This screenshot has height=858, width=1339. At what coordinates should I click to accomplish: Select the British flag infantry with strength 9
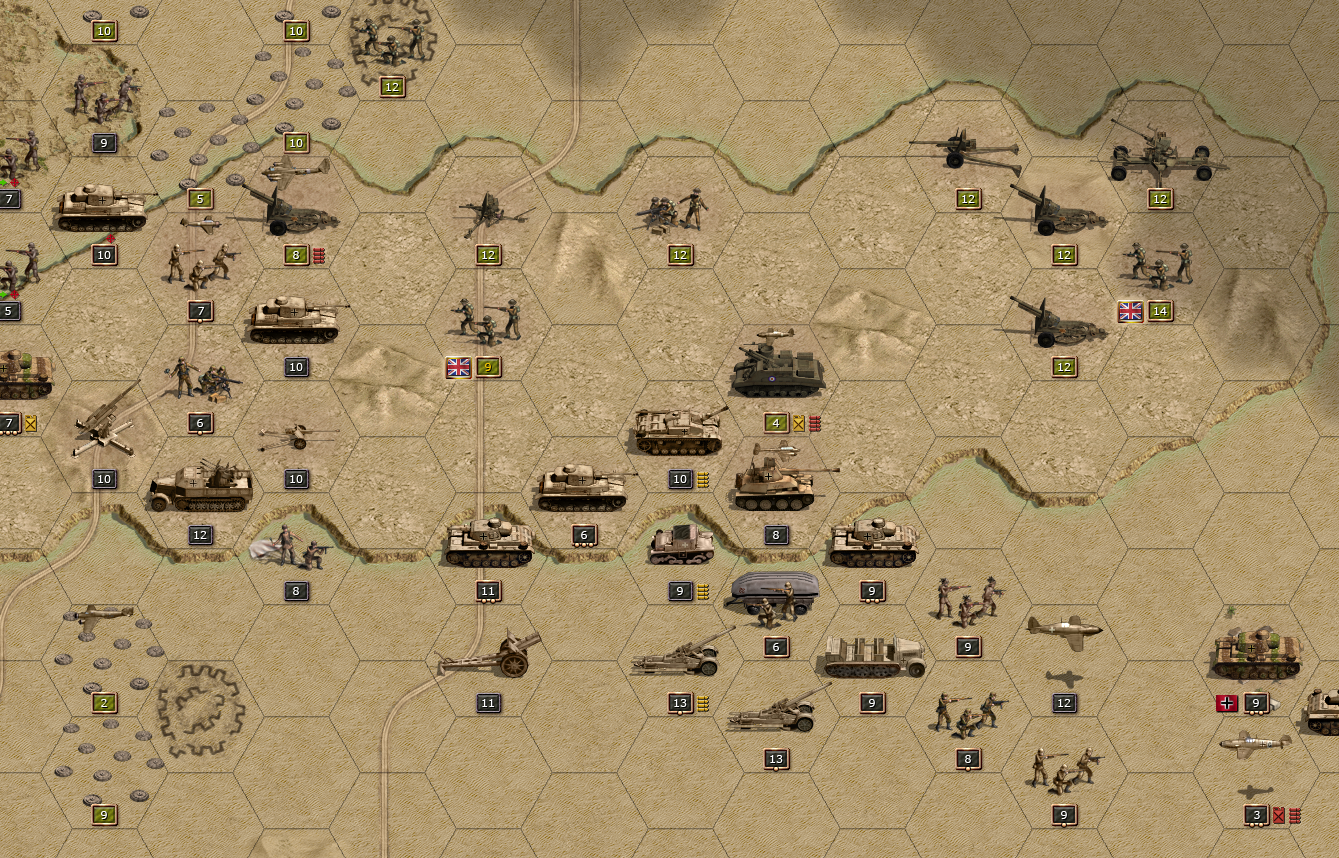coord(488,318)
